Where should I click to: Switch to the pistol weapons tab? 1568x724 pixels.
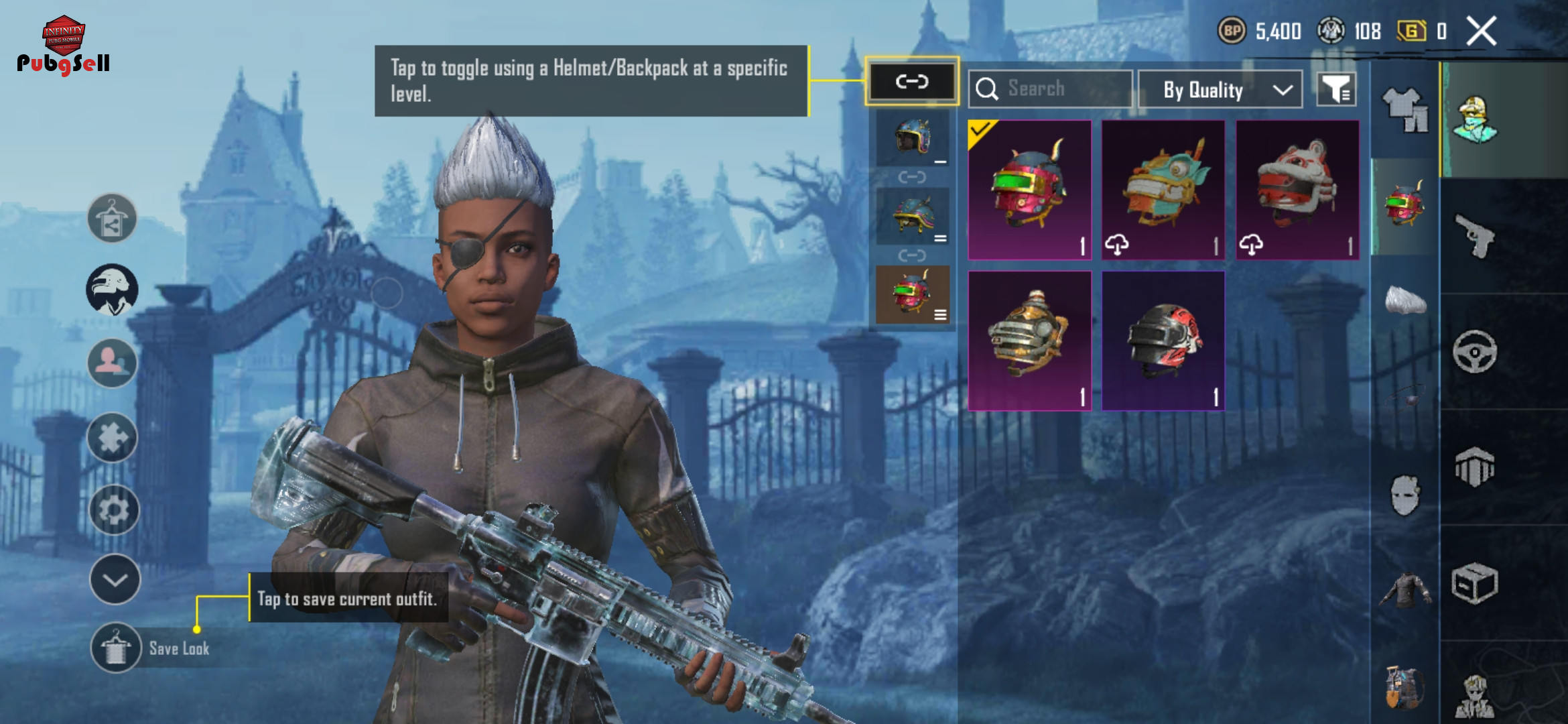[1475, 236]
